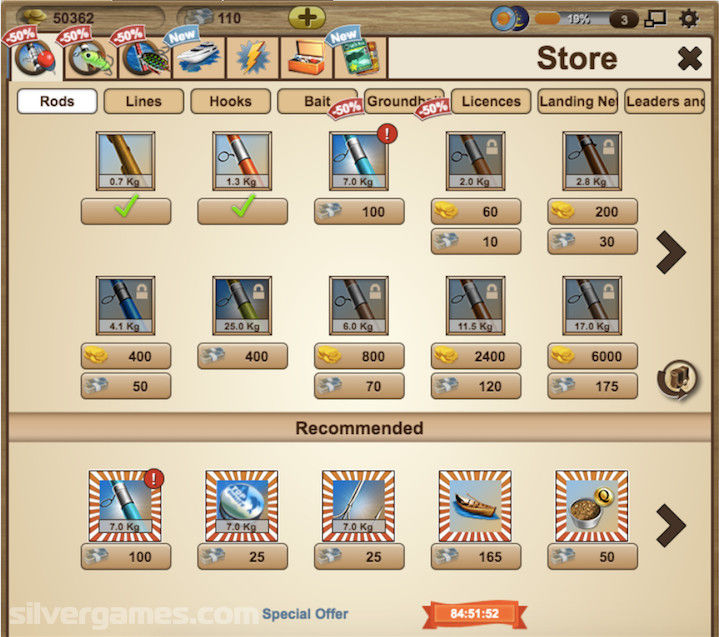Add more currency with the plus button

[x=307, y=18]
